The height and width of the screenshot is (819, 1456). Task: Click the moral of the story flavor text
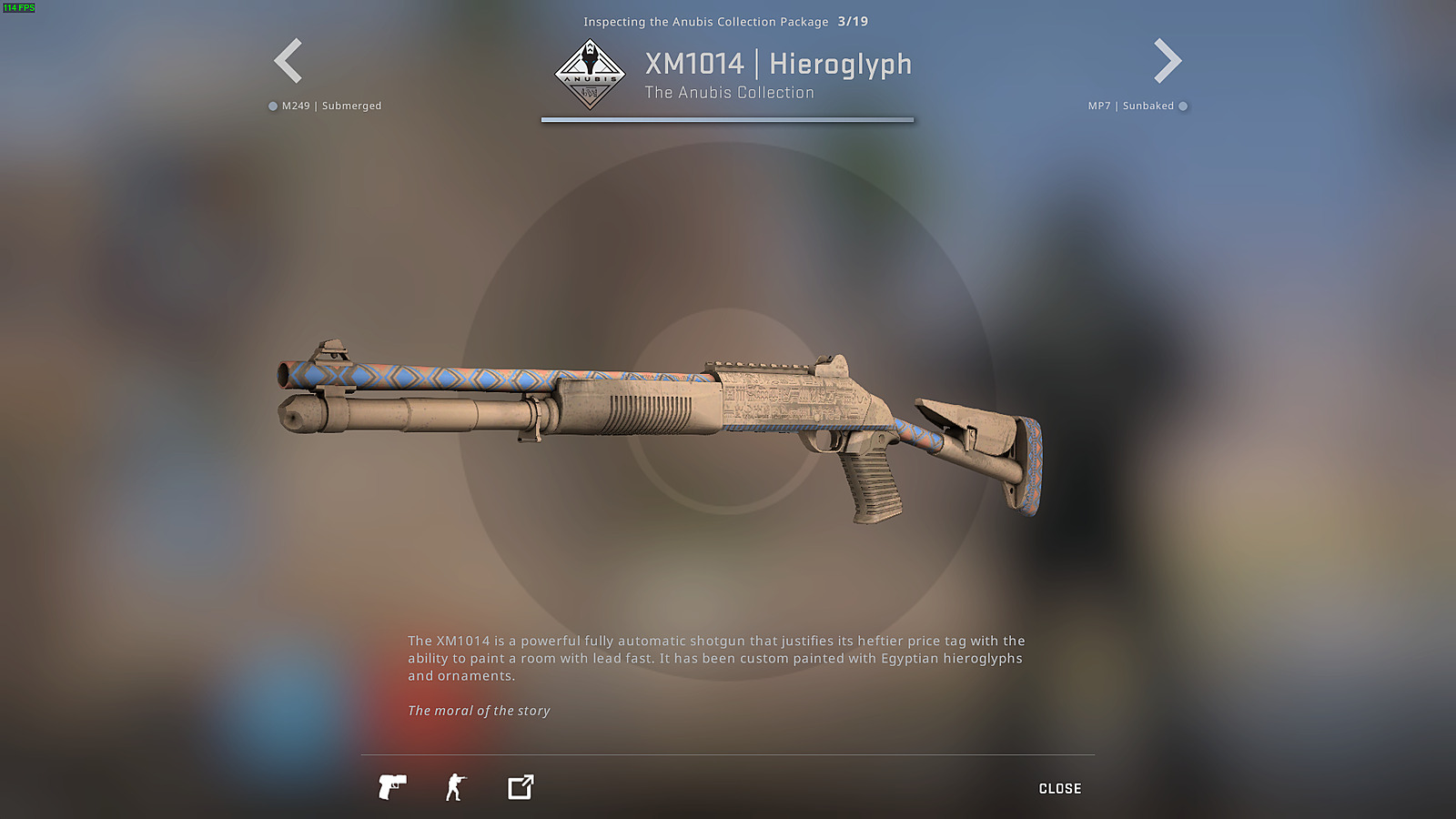click(478, 711)
